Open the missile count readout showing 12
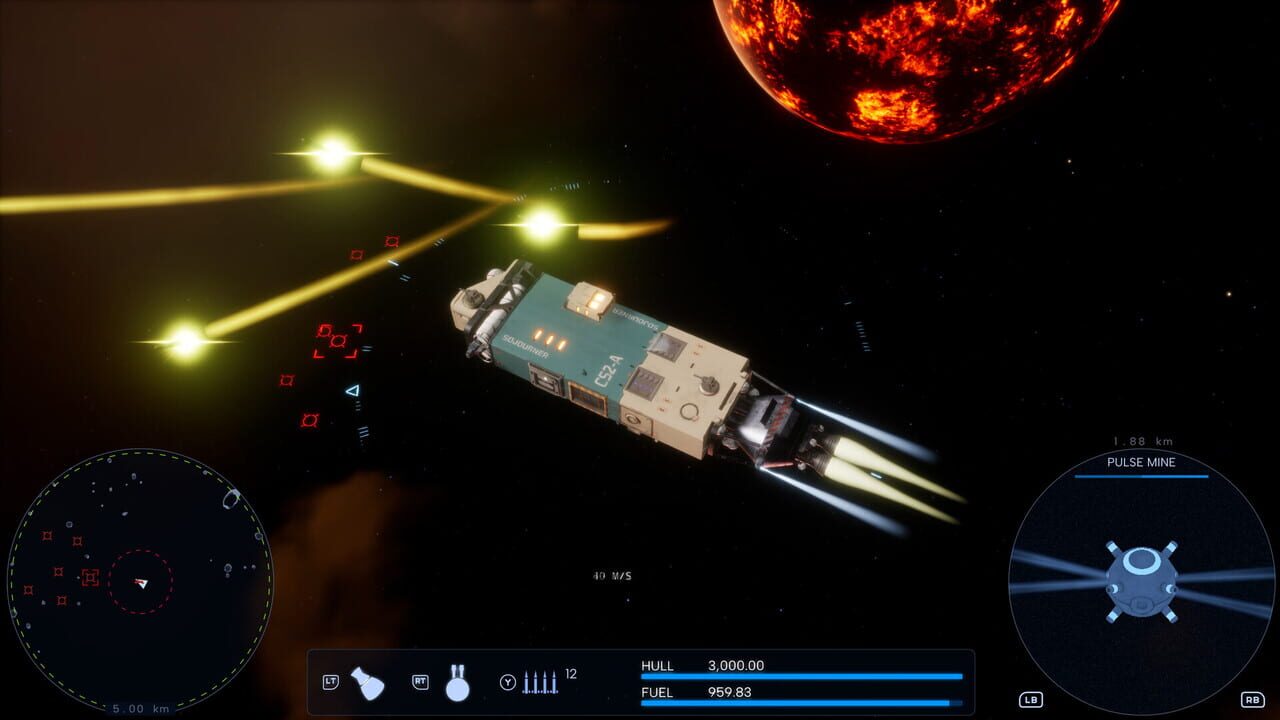This screenshot has width=1280, height=720. 570,673
